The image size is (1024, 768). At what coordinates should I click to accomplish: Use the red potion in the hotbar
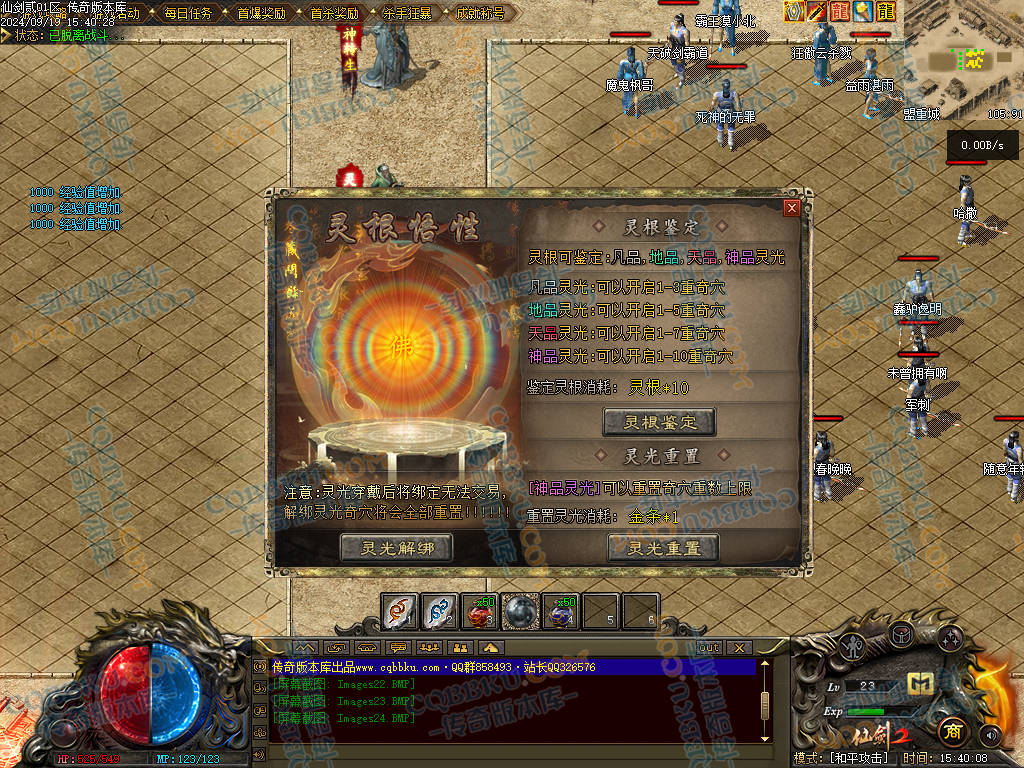tap(480, 611)
